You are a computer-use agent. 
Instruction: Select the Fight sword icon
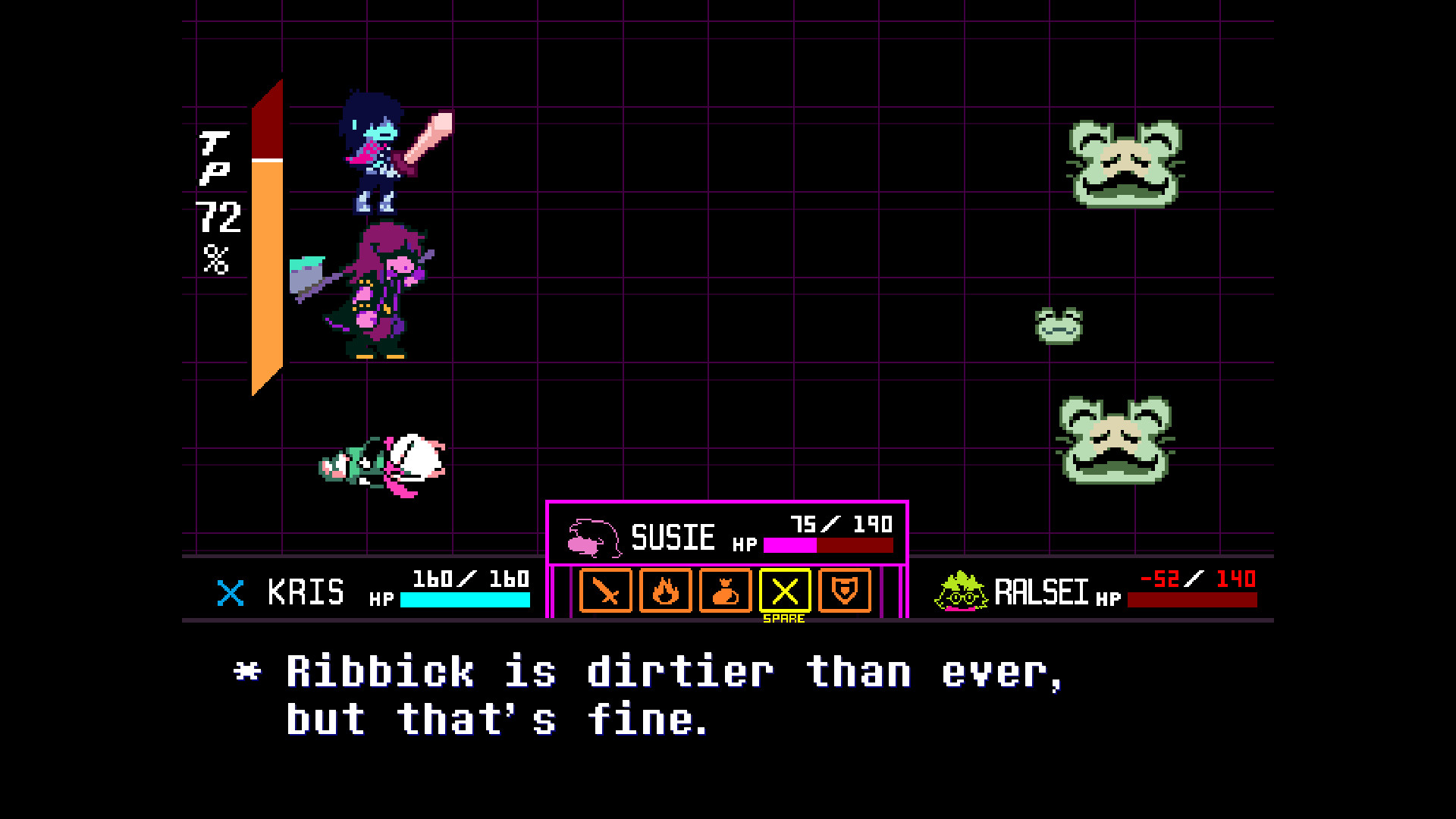606,592
